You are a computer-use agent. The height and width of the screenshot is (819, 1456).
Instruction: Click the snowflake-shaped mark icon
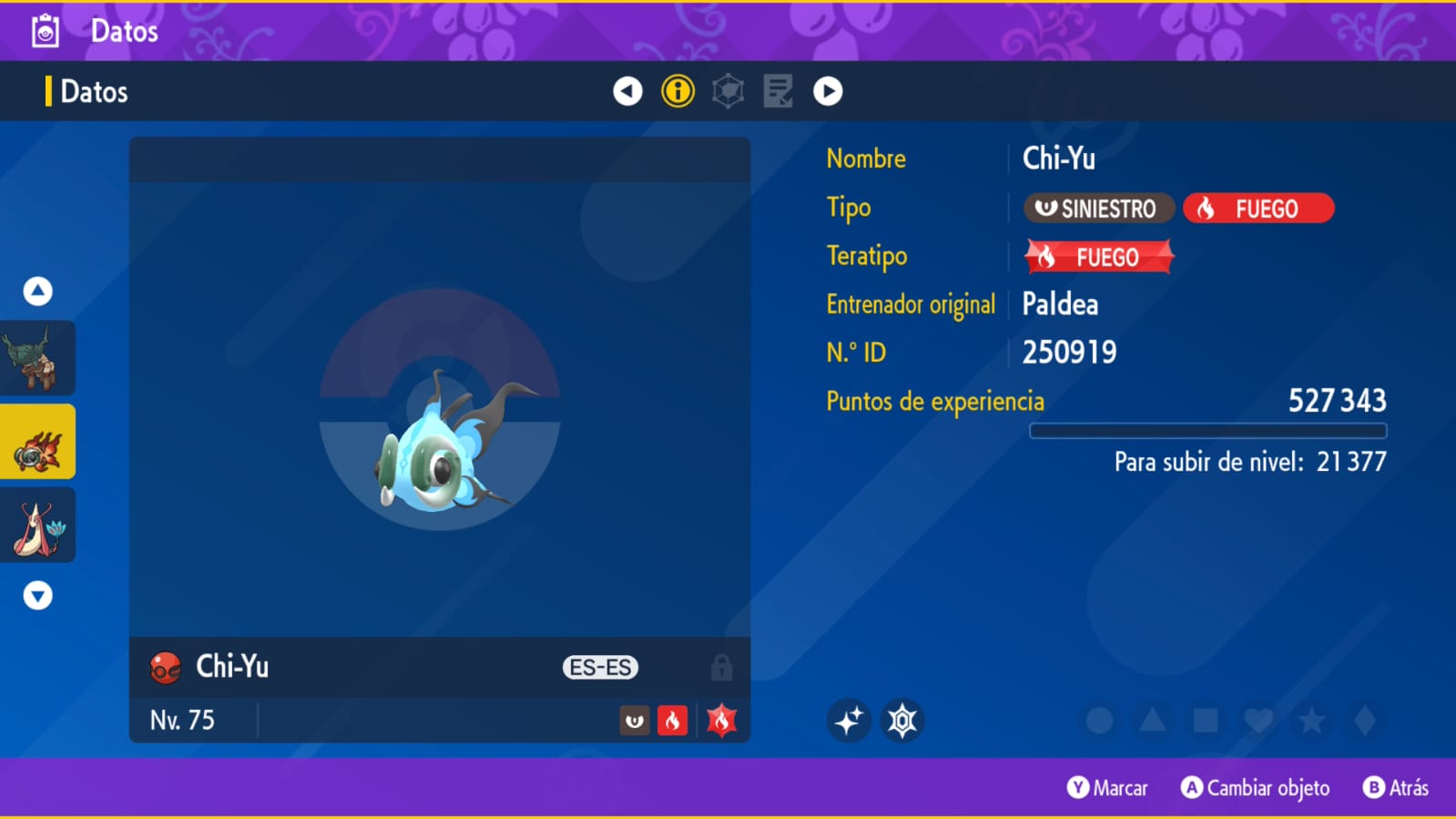click(902, 721)
